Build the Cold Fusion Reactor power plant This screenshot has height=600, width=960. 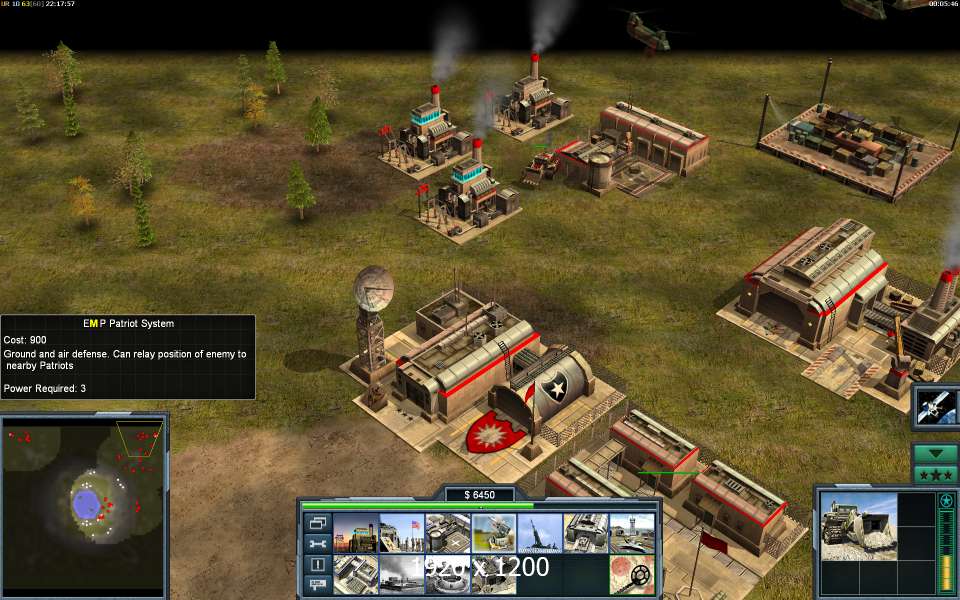click(x=355, y=533)
